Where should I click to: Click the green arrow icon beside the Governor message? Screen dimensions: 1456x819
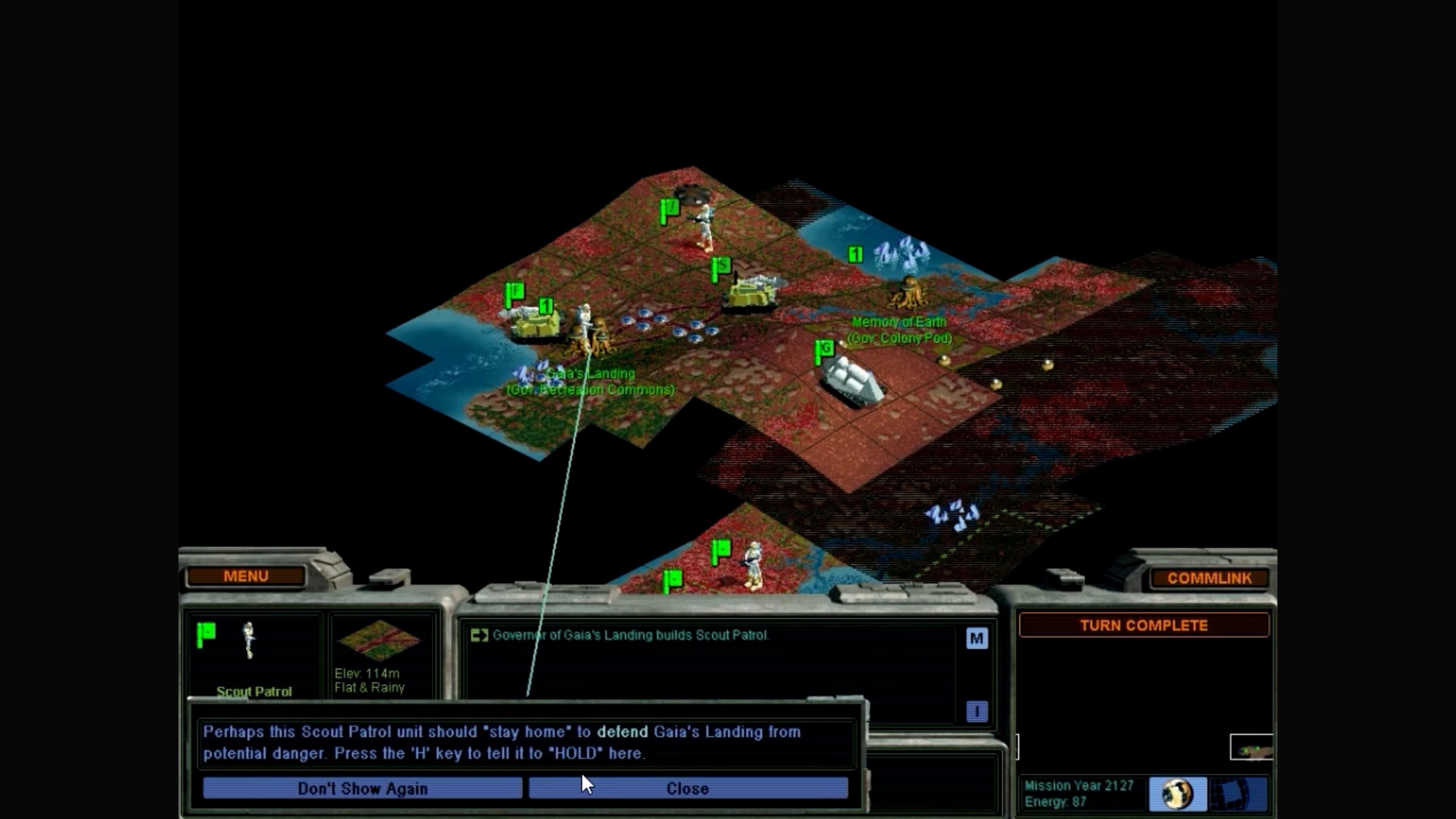pyautogui.click(x=480, y=635)
